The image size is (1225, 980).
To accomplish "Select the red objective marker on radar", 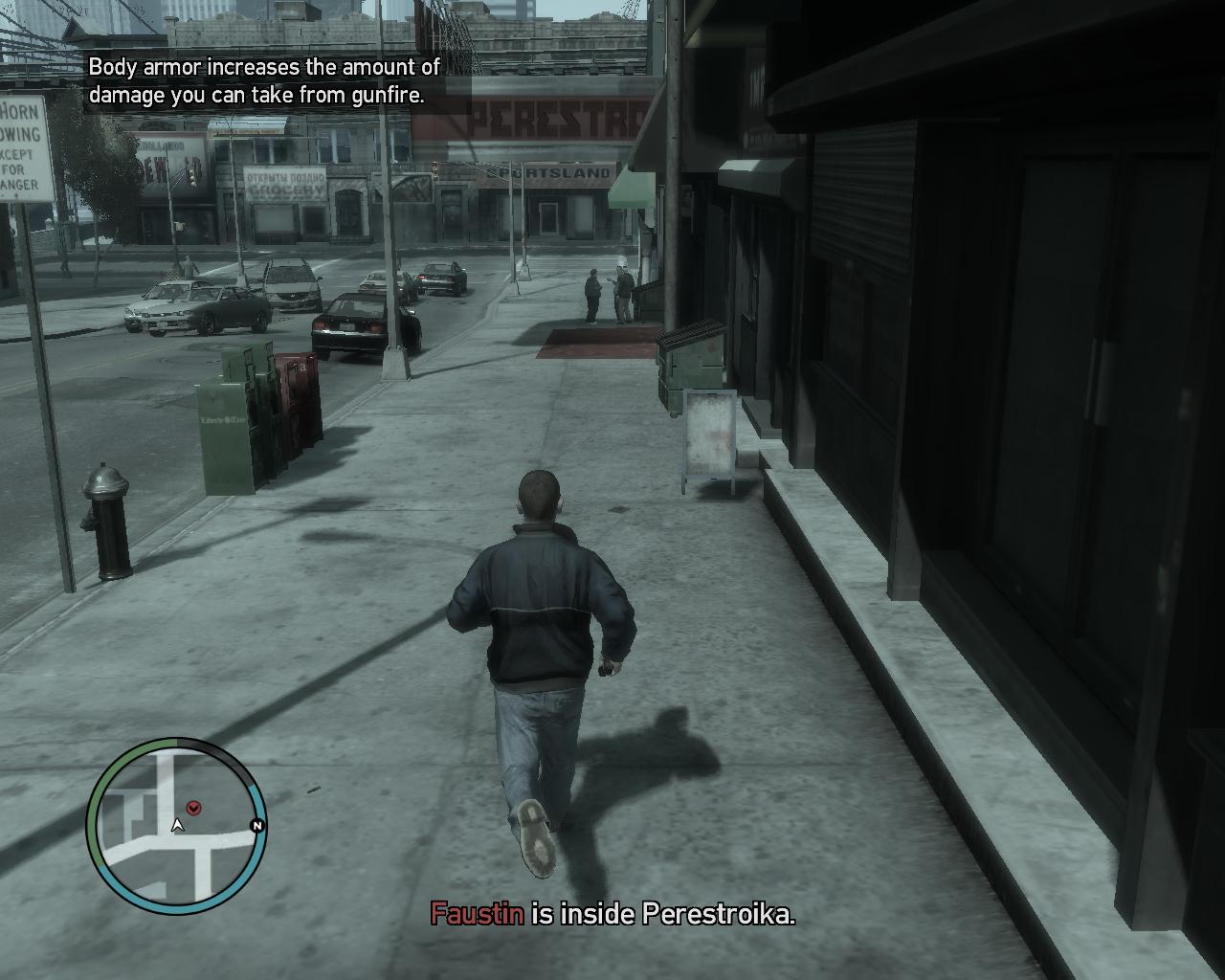I will pyautogui.click(x=194, y=808).
